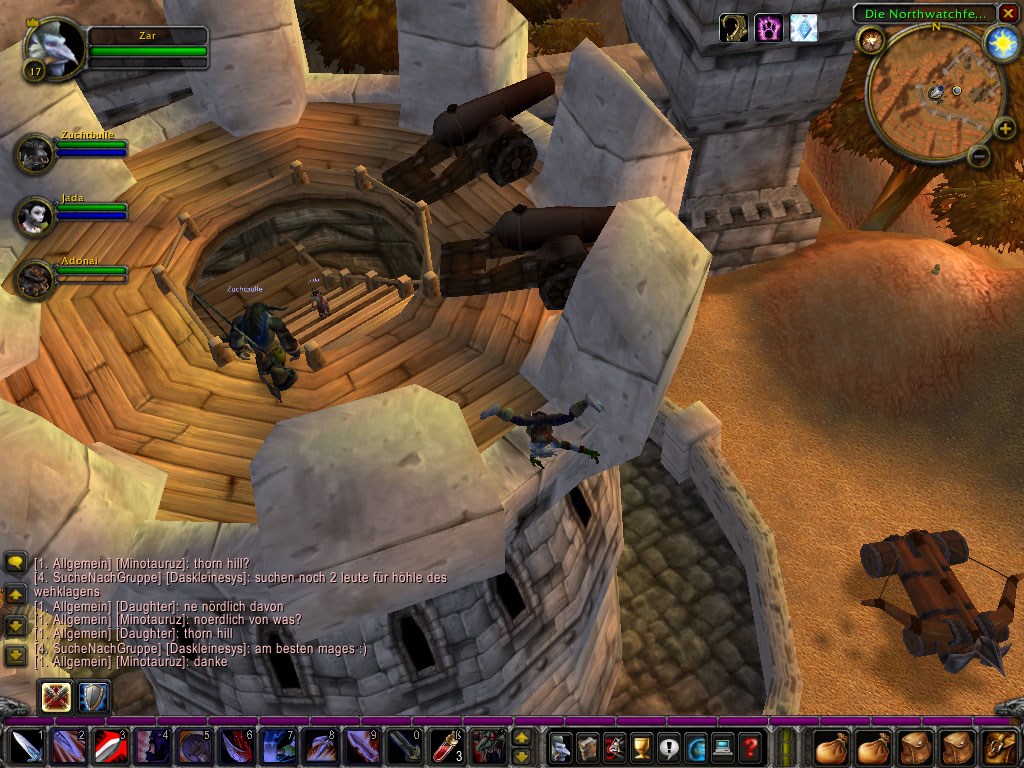This screenshot has width=1024, height=768.
Task: Click the purple paw print buff icon
Action: pyautogui.click(x=768, y=28)
